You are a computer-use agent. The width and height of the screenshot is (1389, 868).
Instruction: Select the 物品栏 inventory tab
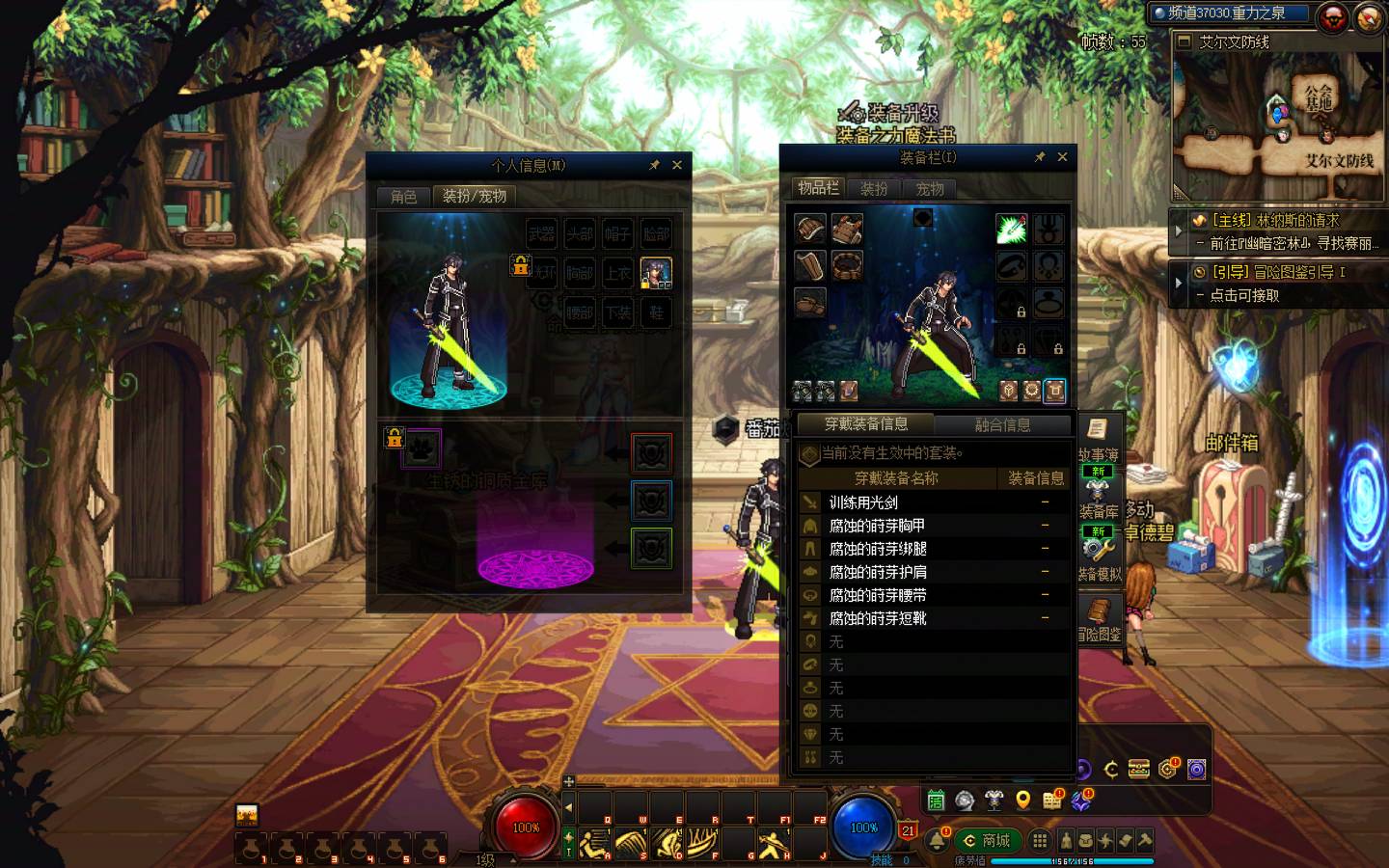tap(818, 188)
